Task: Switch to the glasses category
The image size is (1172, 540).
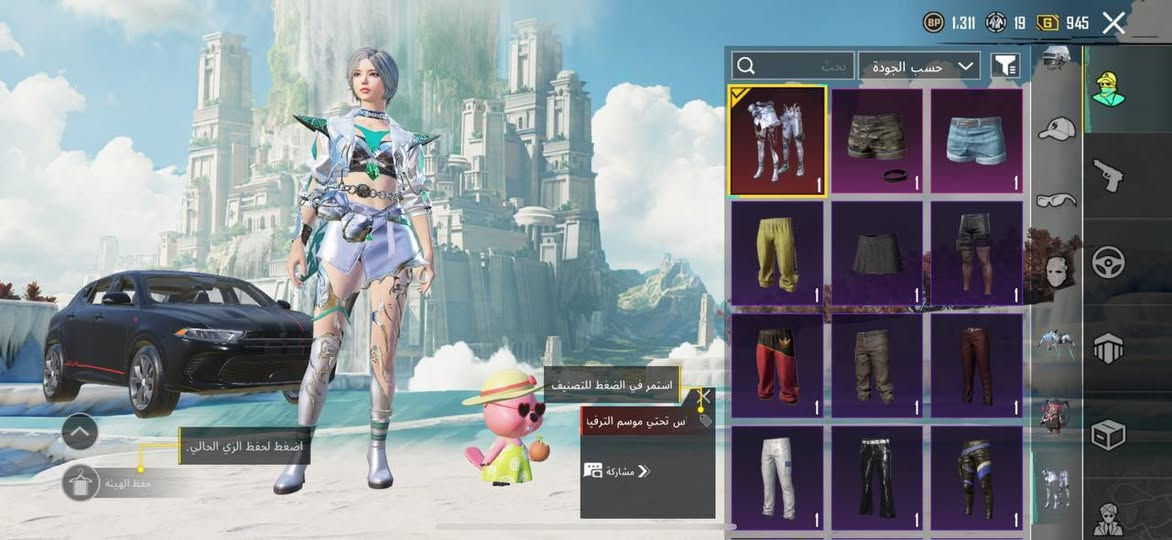Action: coord(1056,199)
